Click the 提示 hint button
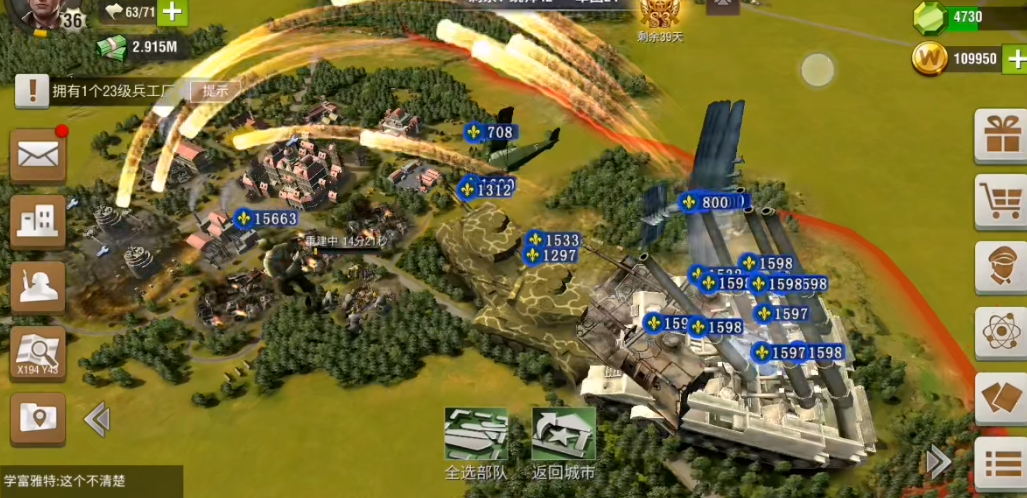Image resolution: width=1027 pixels, height=498 pixels. (x=216, y=91)
